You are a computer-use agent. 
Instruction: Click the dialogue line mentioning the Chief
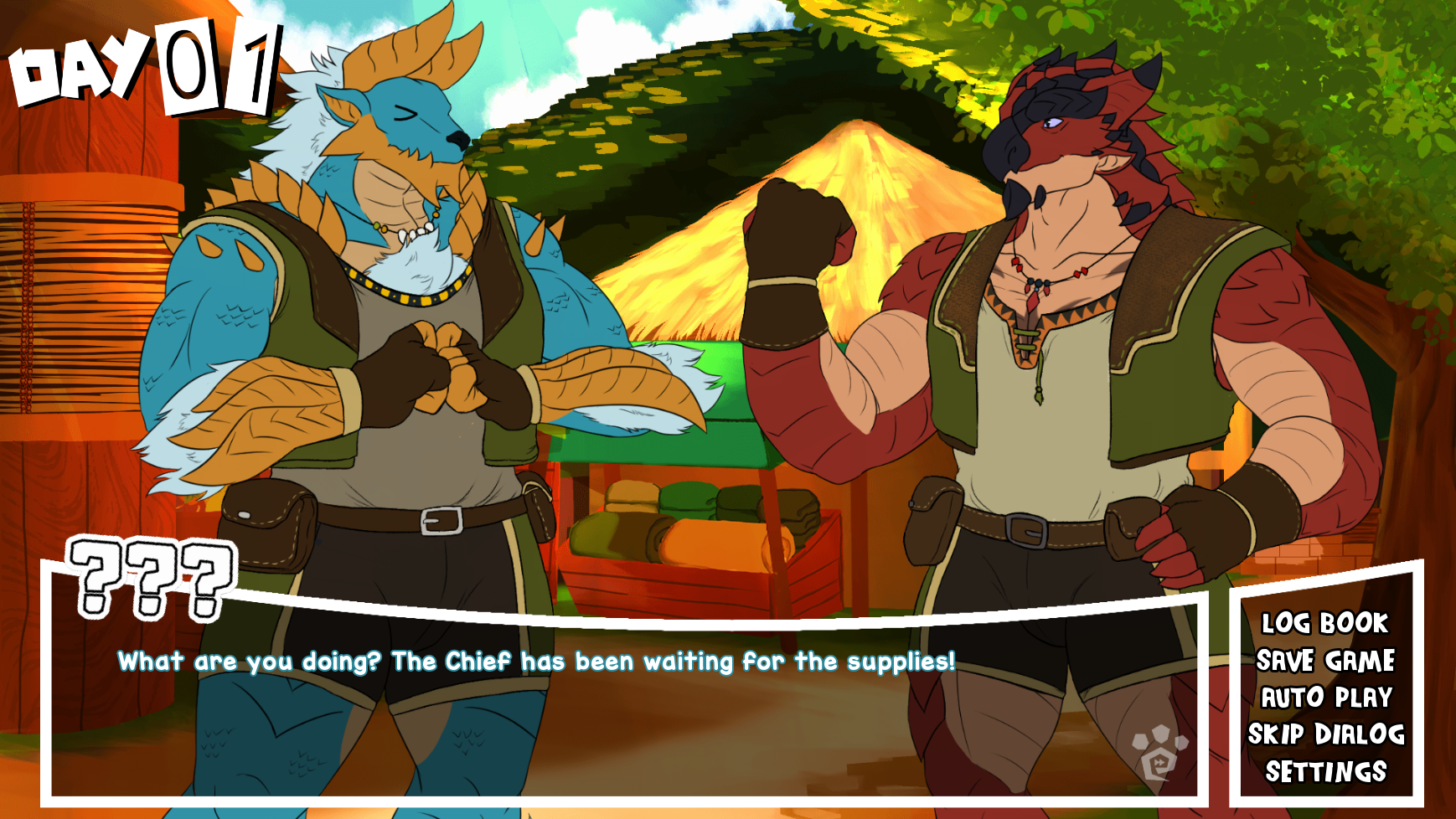(536, 662)
